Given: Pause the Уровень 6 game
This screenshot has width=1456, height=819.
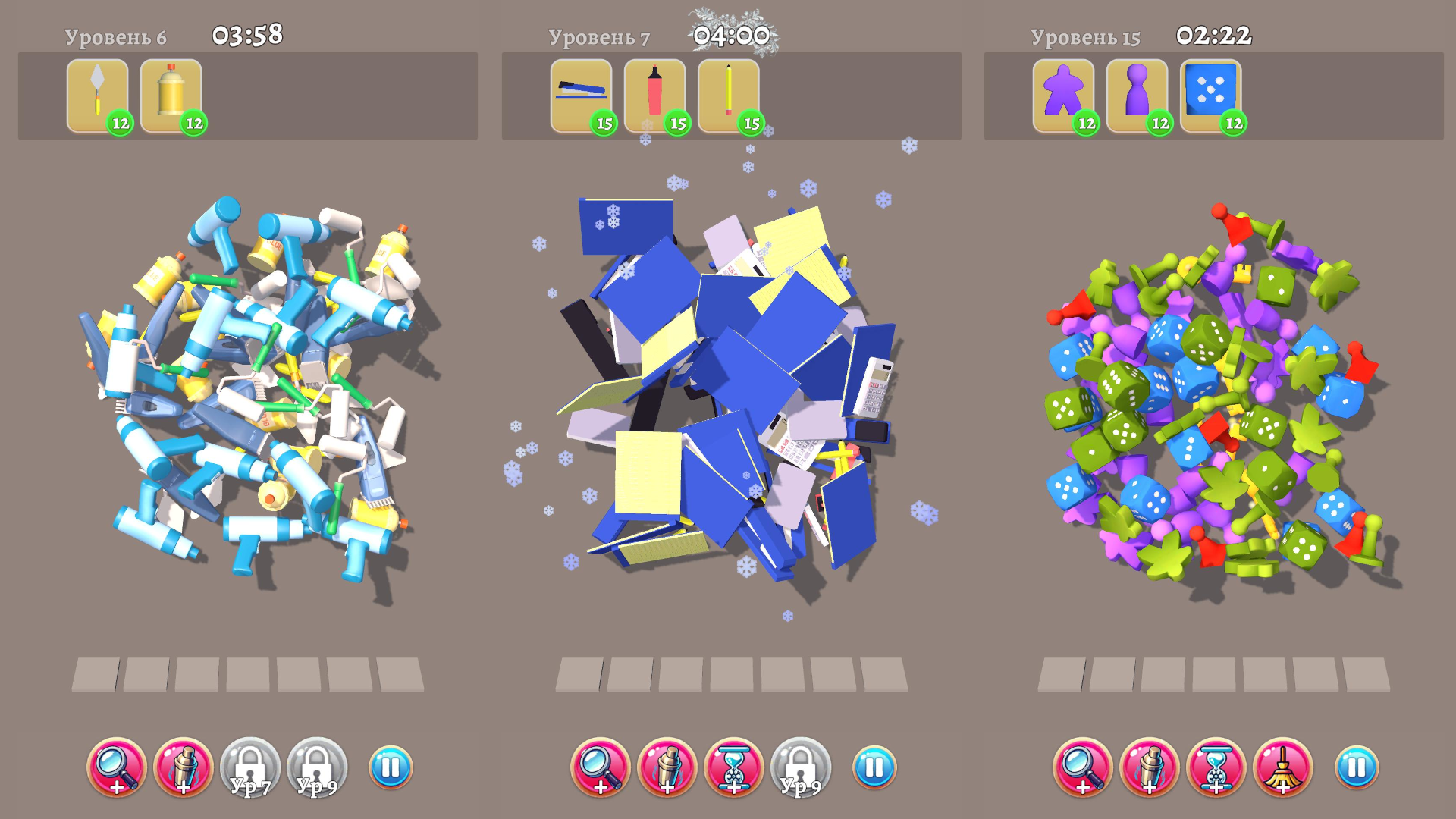Looking at the screenshot, I should pyautogui.click(x=390, y=768).
